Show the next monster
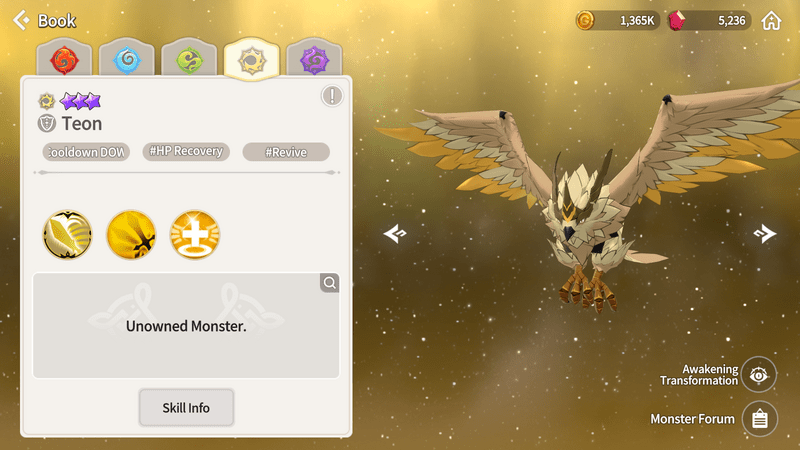The width and height of the screenshot is (800, 450). click(x=765, y=233)
